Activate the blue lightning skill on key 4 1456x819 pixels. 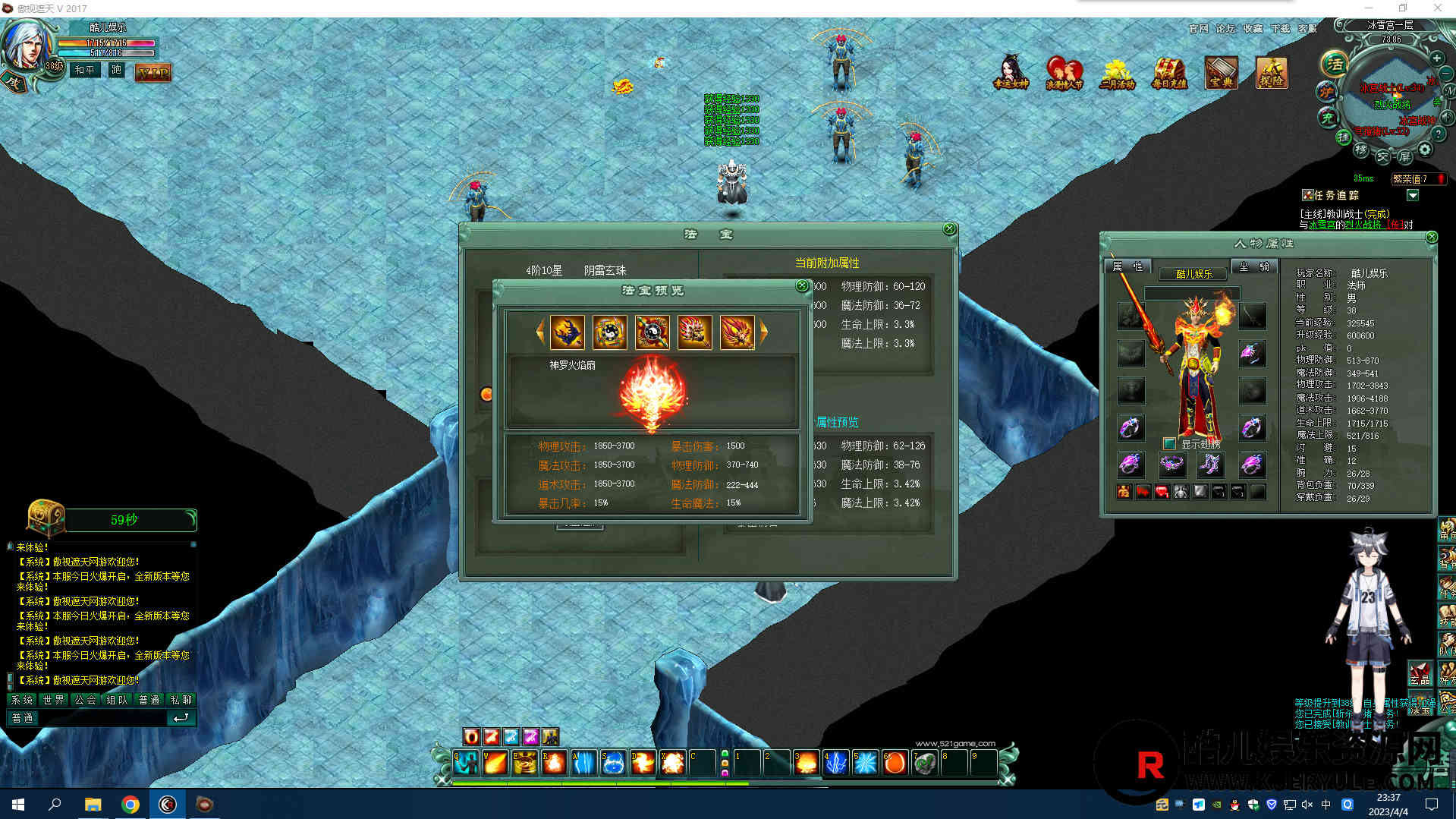[835, 762]
